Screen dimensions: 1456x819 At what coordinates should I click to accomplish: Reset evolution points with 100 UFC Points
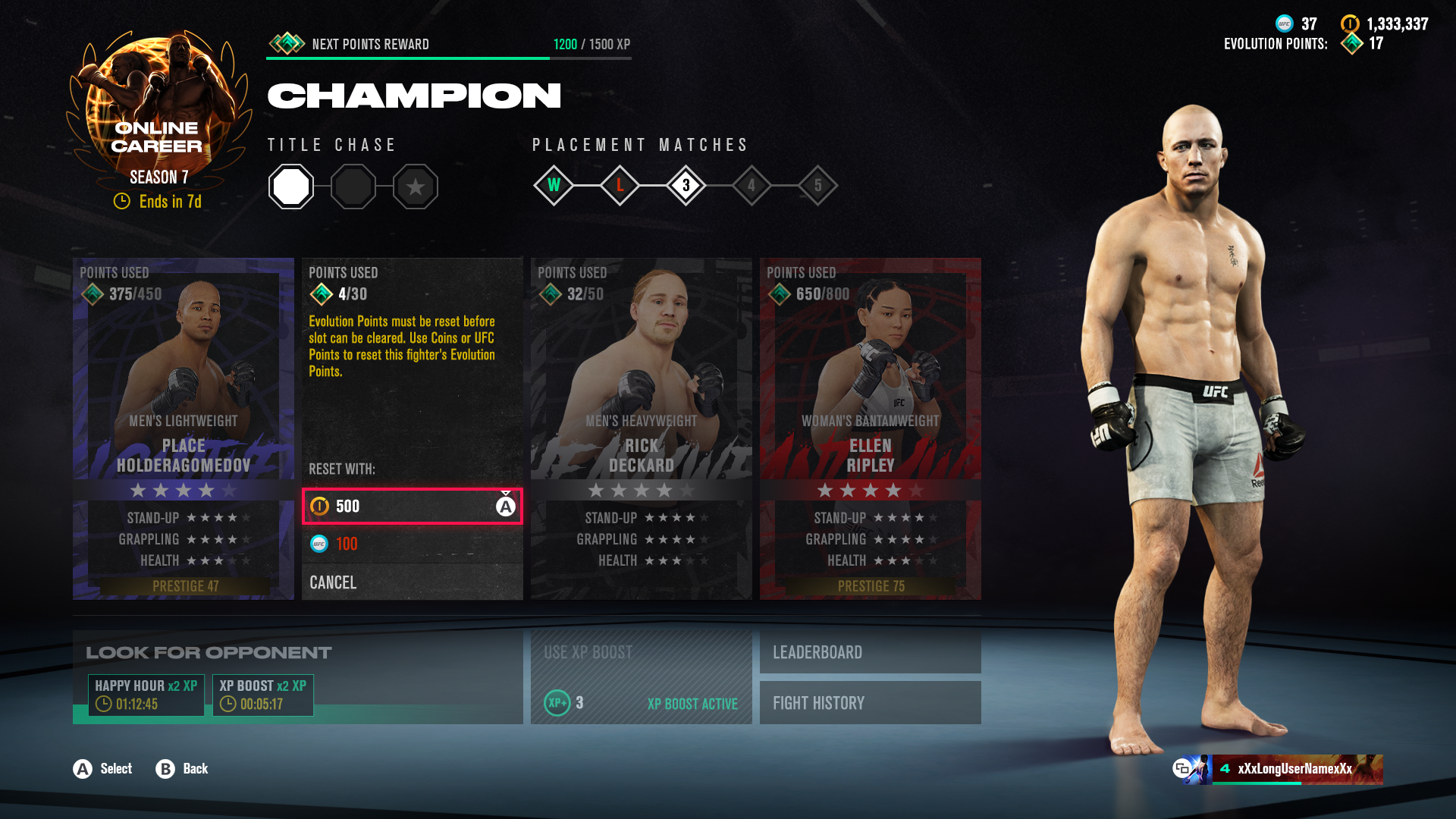[412, 544]
